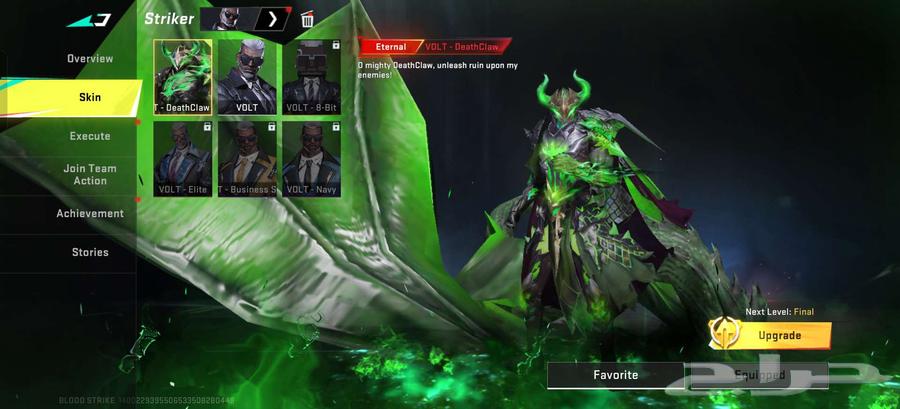This screenshot has height=409, width=900.
Task: Click the next striker arrow
Action: 272,19
